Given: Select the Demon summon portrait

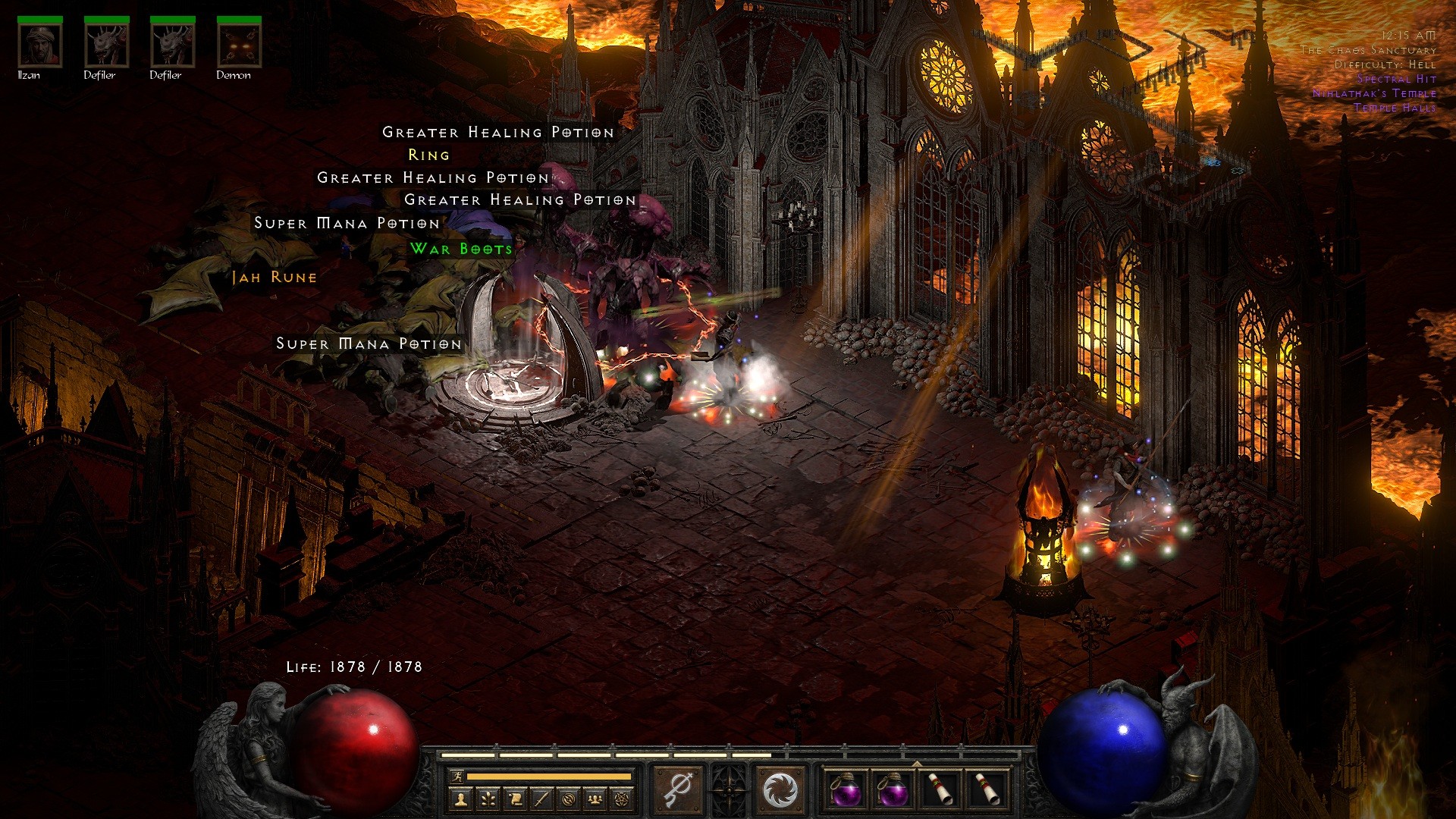Looking at the screenshot, I should tap(240, 45).
